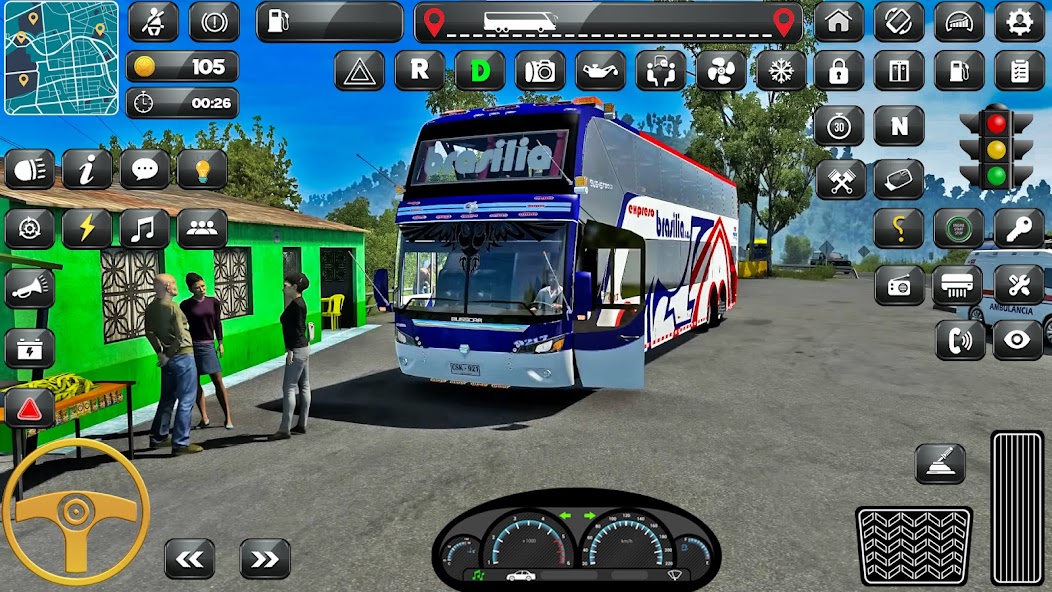Image resolution: width=1052 pixels, height=592 pixels.
Task: Open the settings gear icon
Action: click(1019, 22)
